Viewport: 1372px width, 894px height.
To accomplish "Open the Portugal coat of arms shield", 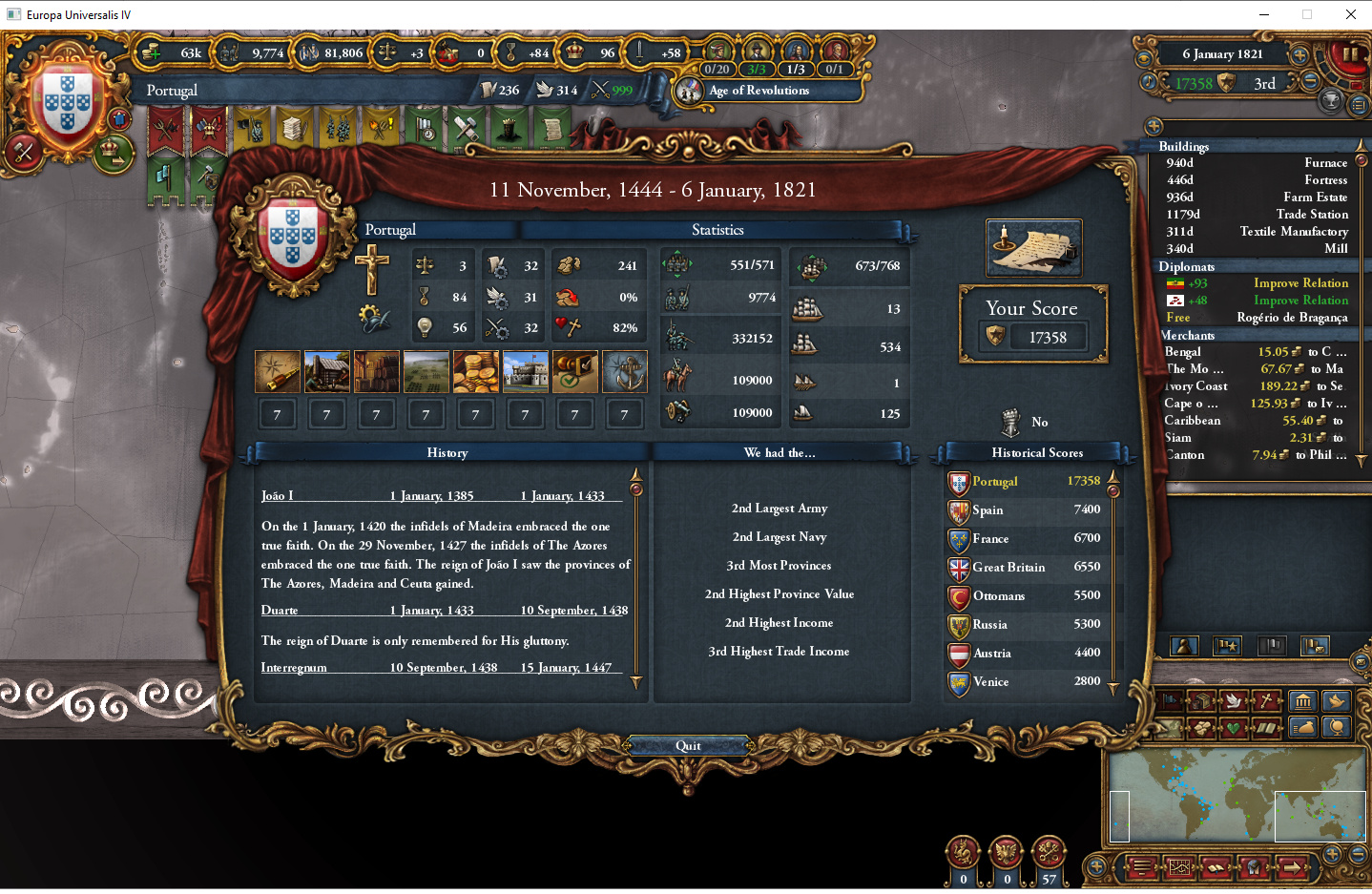I will click(67, 100).
